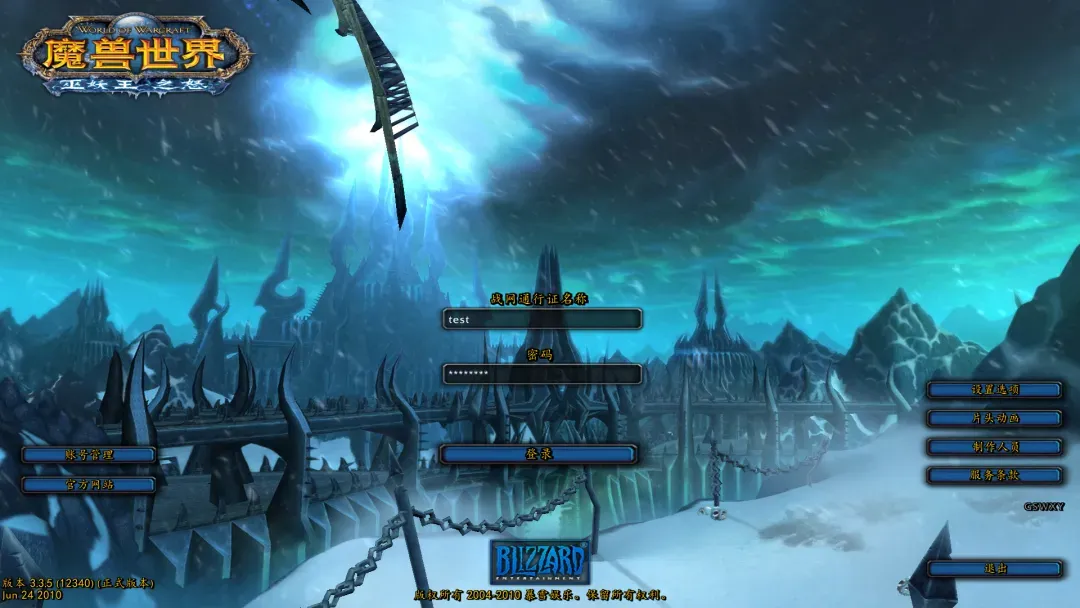The width and height of the screenshot is (1080, 608).
Task: Open 账号管理 account management
Action: tap(89, 455)
